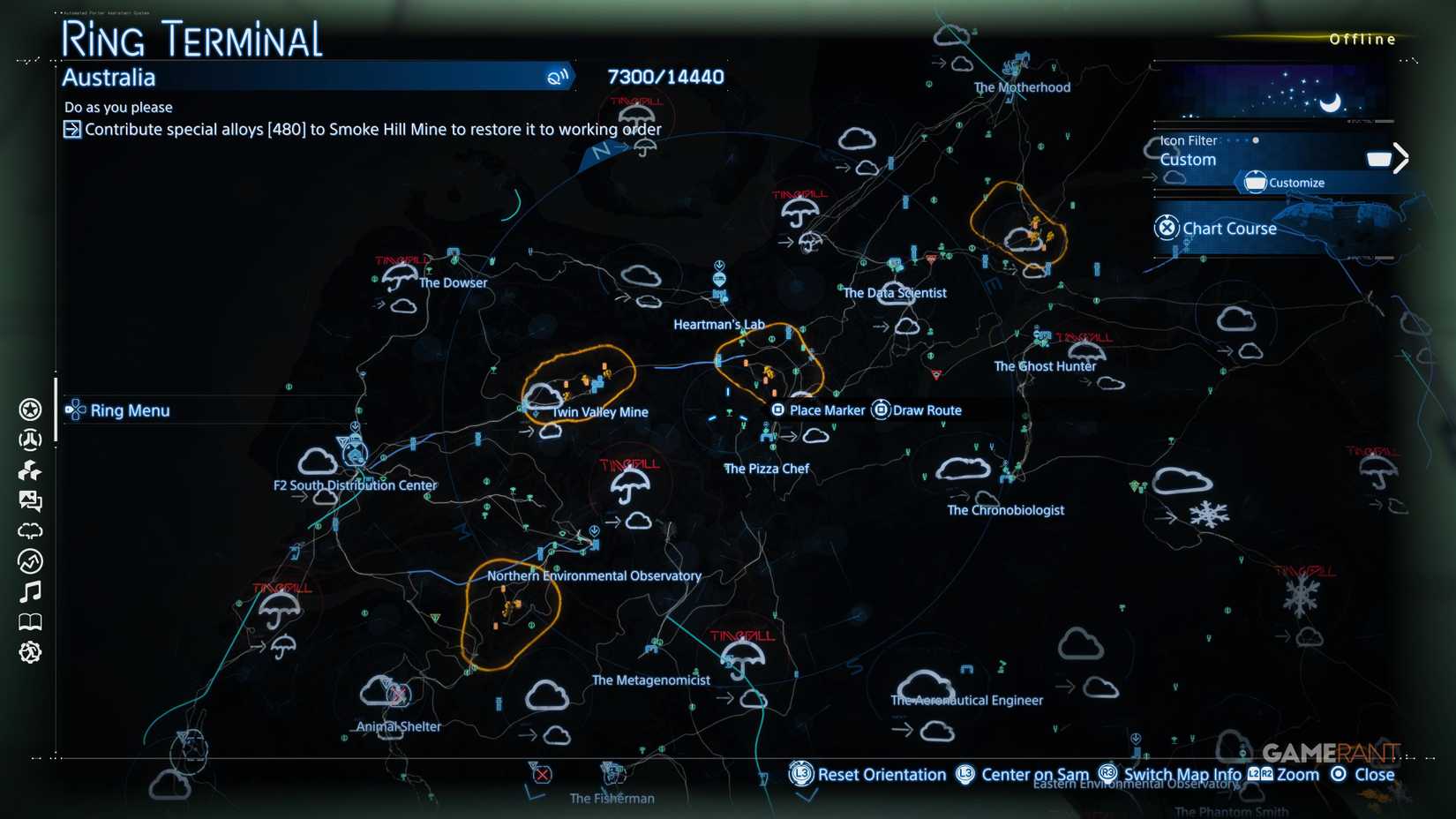
Task: Click the cargo boxes icon in the sidebar
Action: tap(30, 470)
